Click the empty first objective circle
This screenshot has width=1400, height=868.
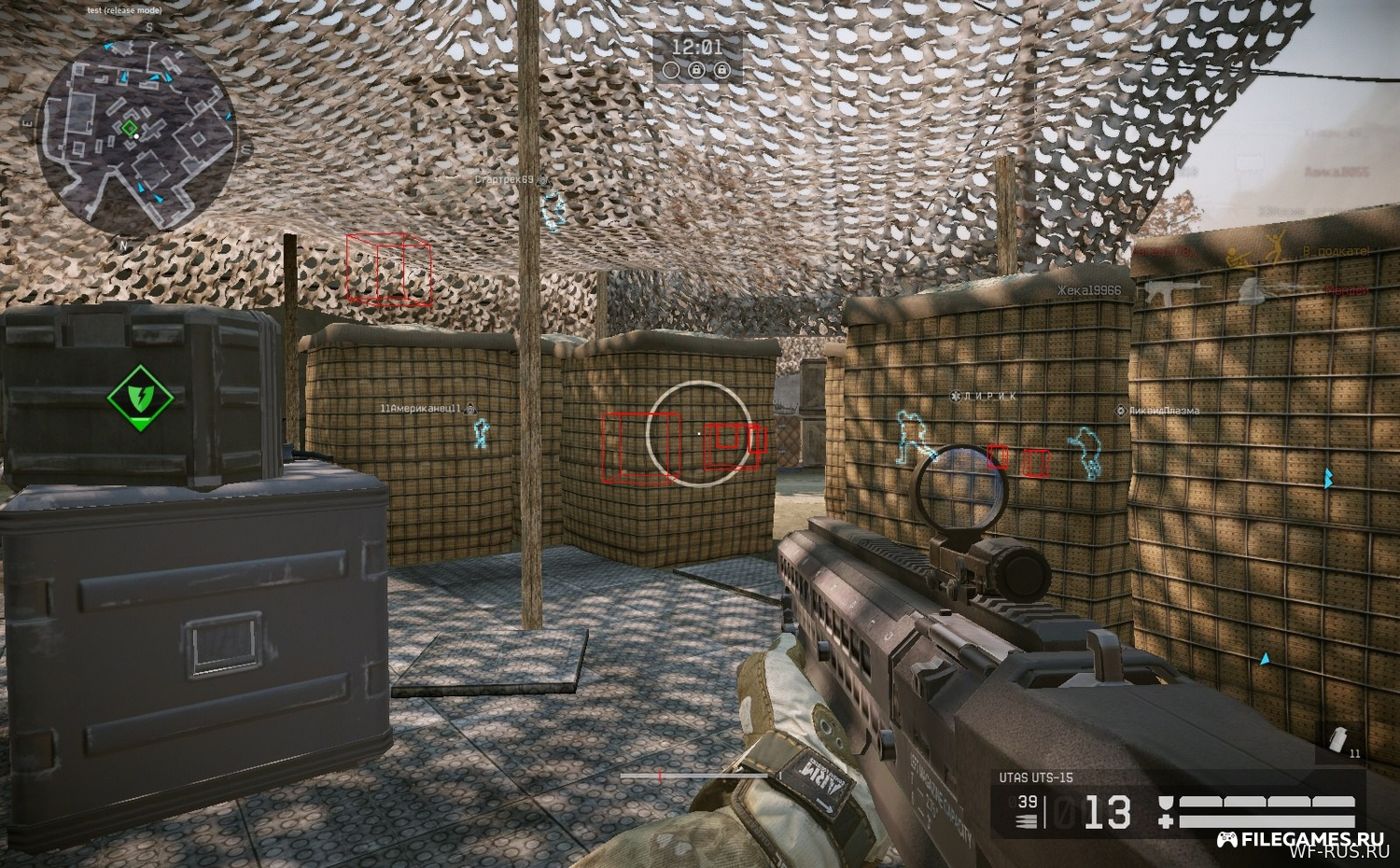671,69
